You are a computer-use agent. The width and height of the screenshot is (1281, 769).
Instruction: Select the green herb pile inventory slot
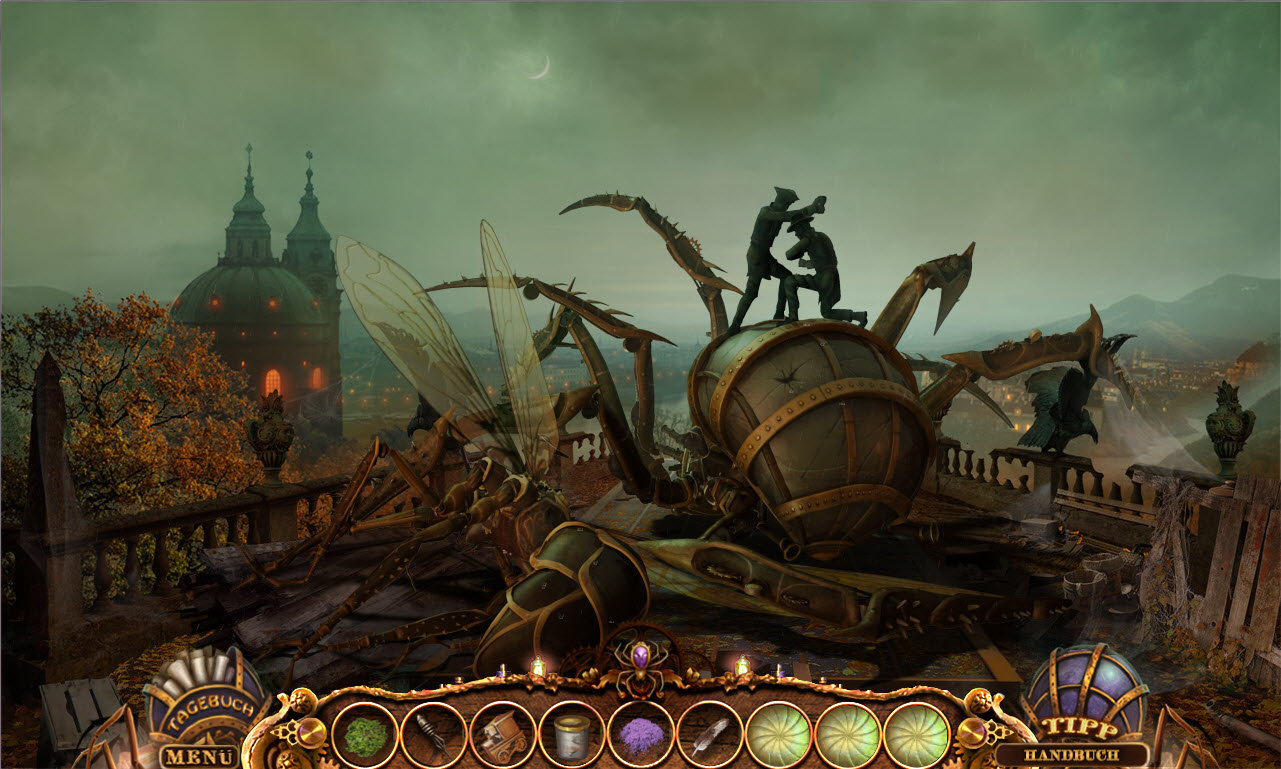click(x=365, y=735)
